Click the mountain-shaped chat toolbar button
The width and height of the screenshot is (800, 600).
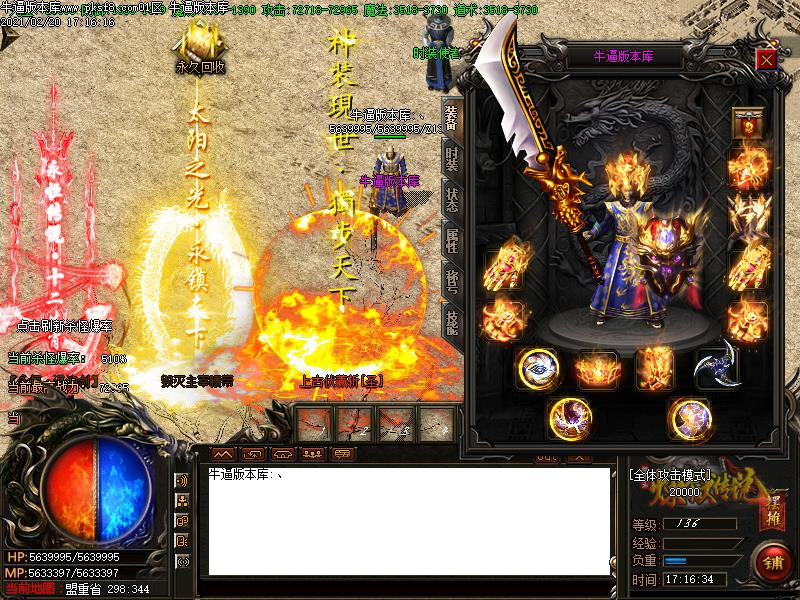pyautogui.click(x=222, y=454)
